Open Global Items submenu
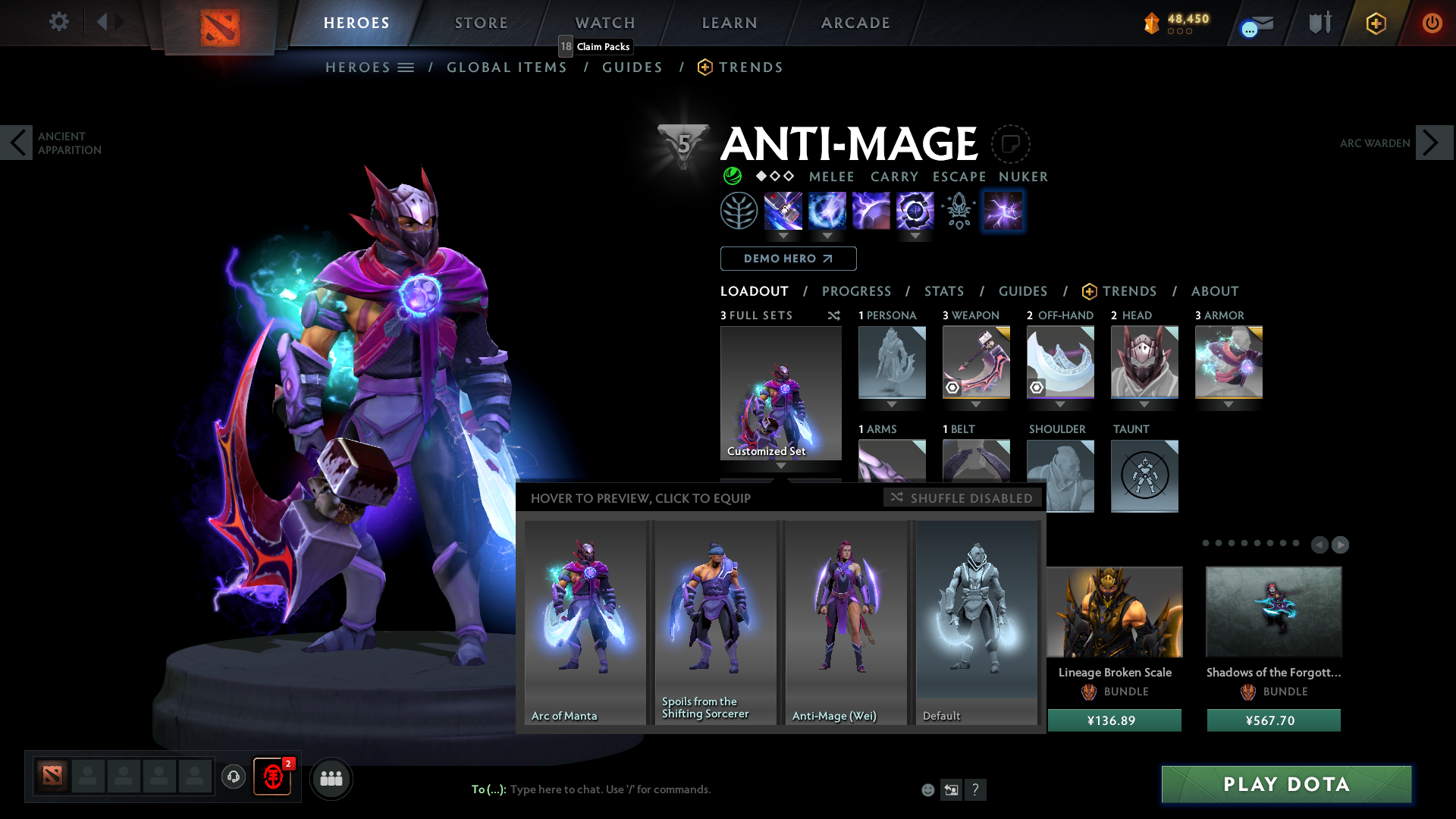Viewport: 1456px width, 819px height. click(x=507, y=67)
